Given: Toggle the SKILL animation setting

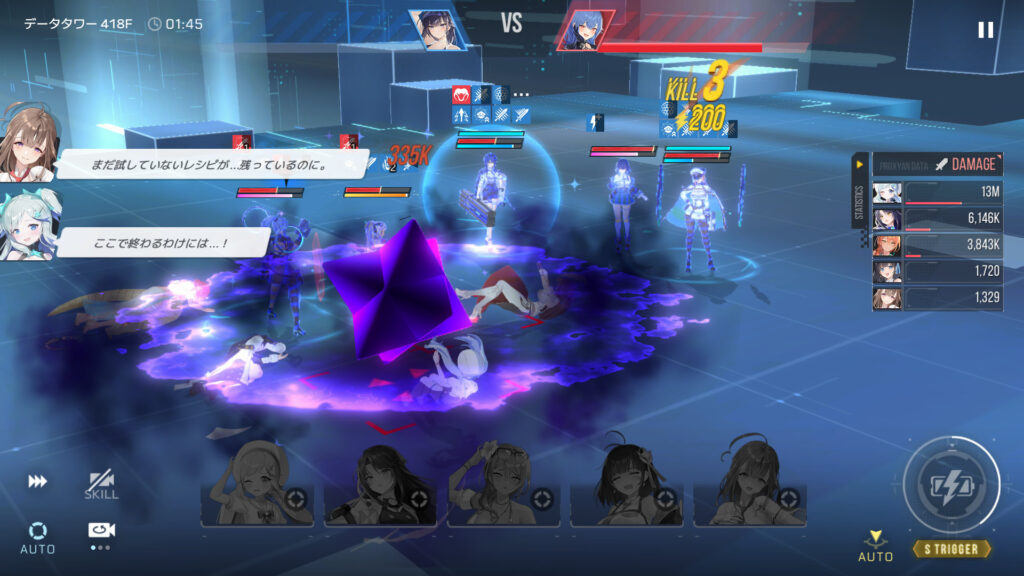Looking at the screenshot, I should [x=101, y=485].
